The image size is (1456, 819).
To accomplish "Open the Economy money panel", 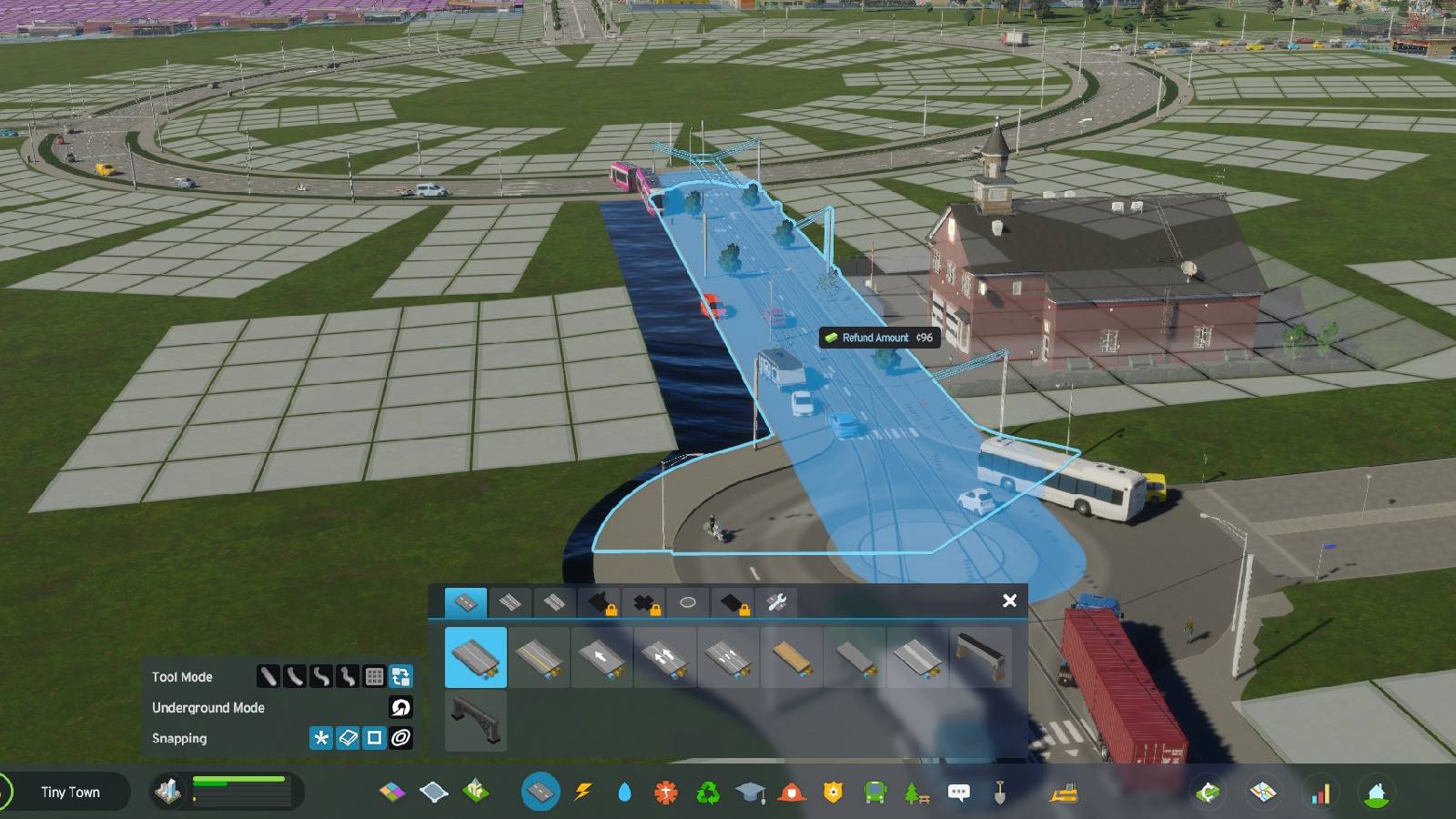I will (x=1207, y=792).
